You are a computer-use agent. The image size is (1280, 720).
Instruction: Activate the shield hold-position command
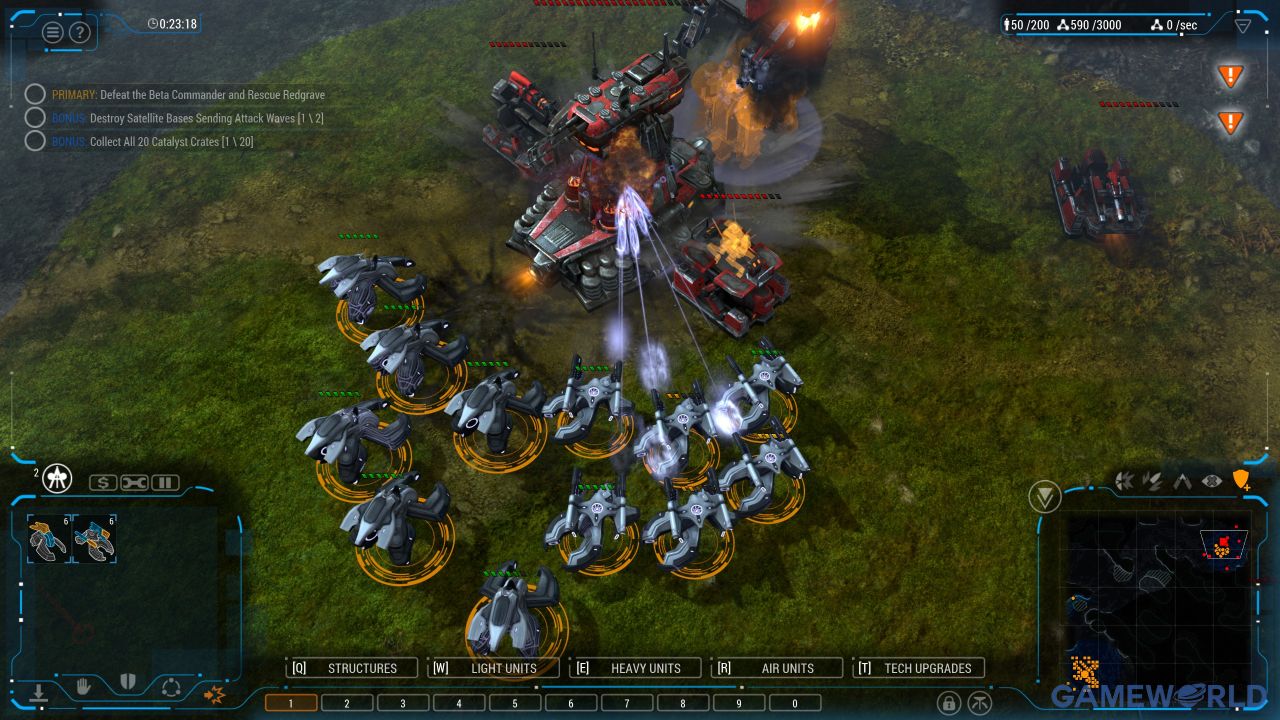pyautogui.click(x=127, y=683)
